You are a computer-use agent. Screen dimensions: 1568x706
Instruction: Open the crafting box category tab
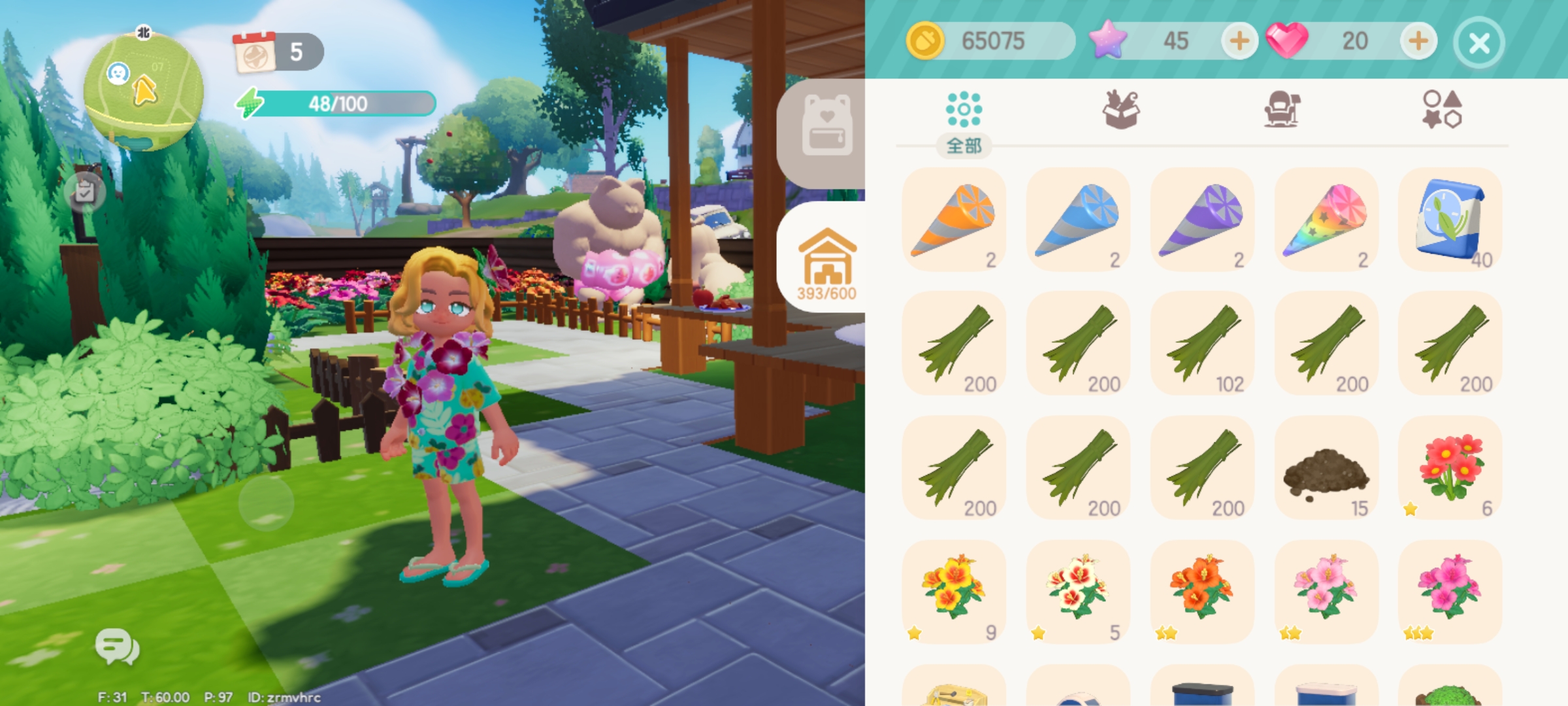point(1121,110)
